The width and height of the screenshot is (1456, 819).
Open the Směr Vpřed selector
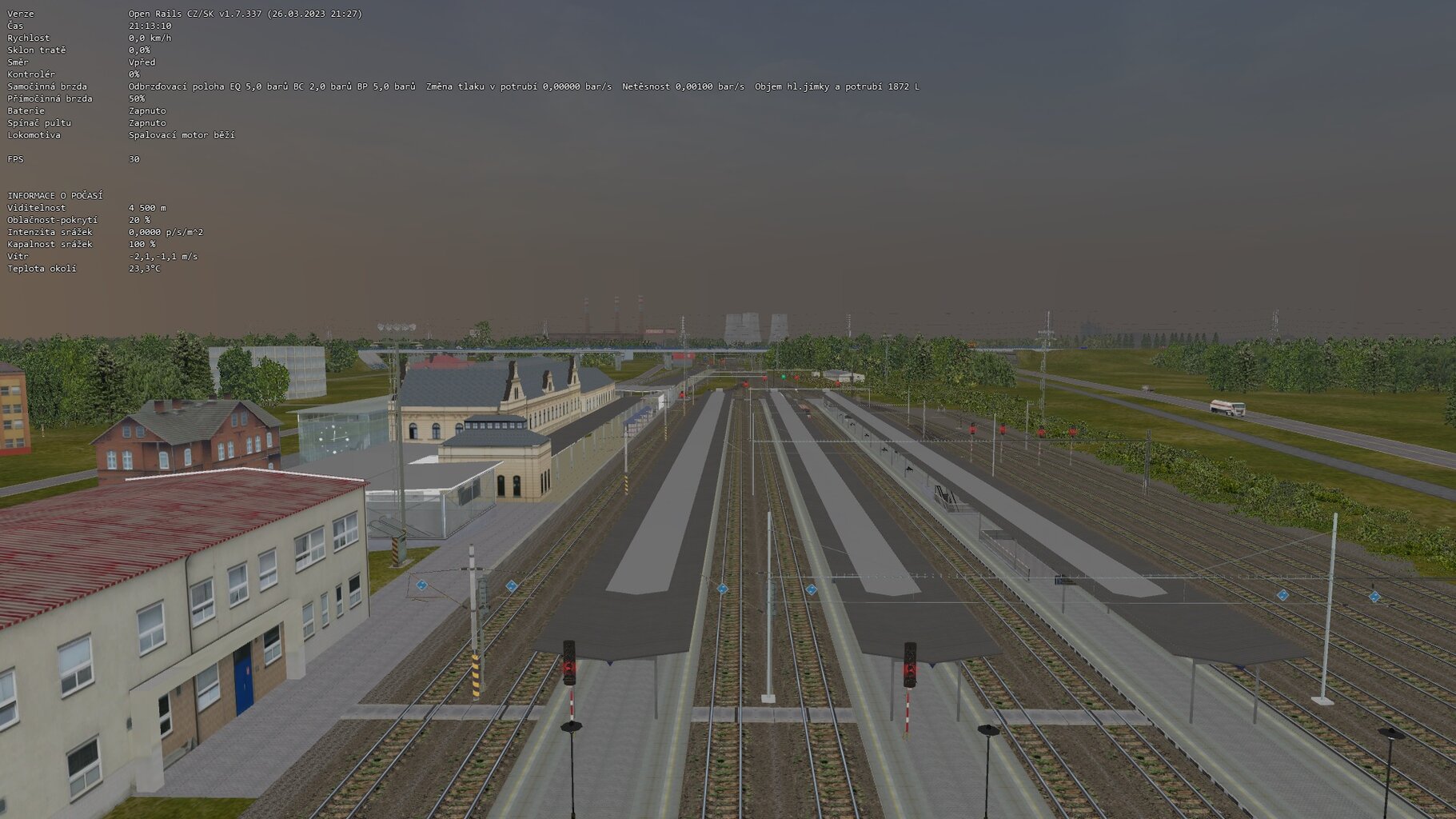click(x=142, y=62)
